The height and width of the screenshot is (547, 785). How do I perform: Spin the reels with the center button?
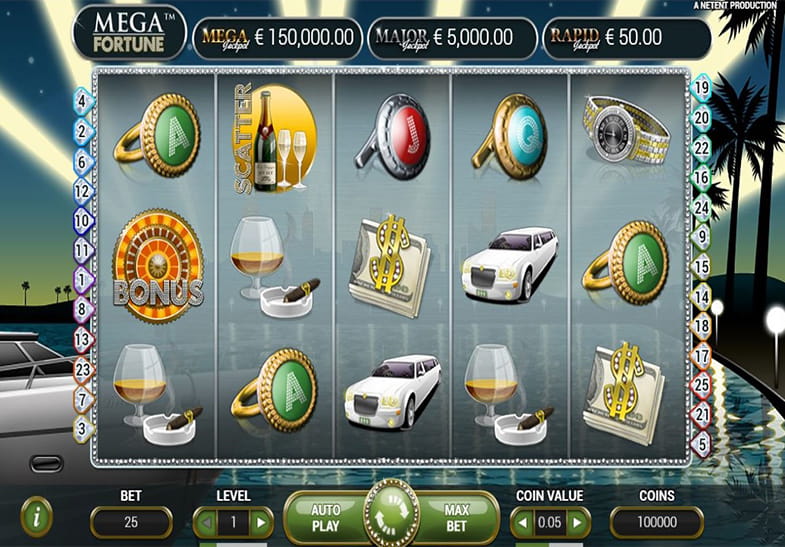click(391, 513)
